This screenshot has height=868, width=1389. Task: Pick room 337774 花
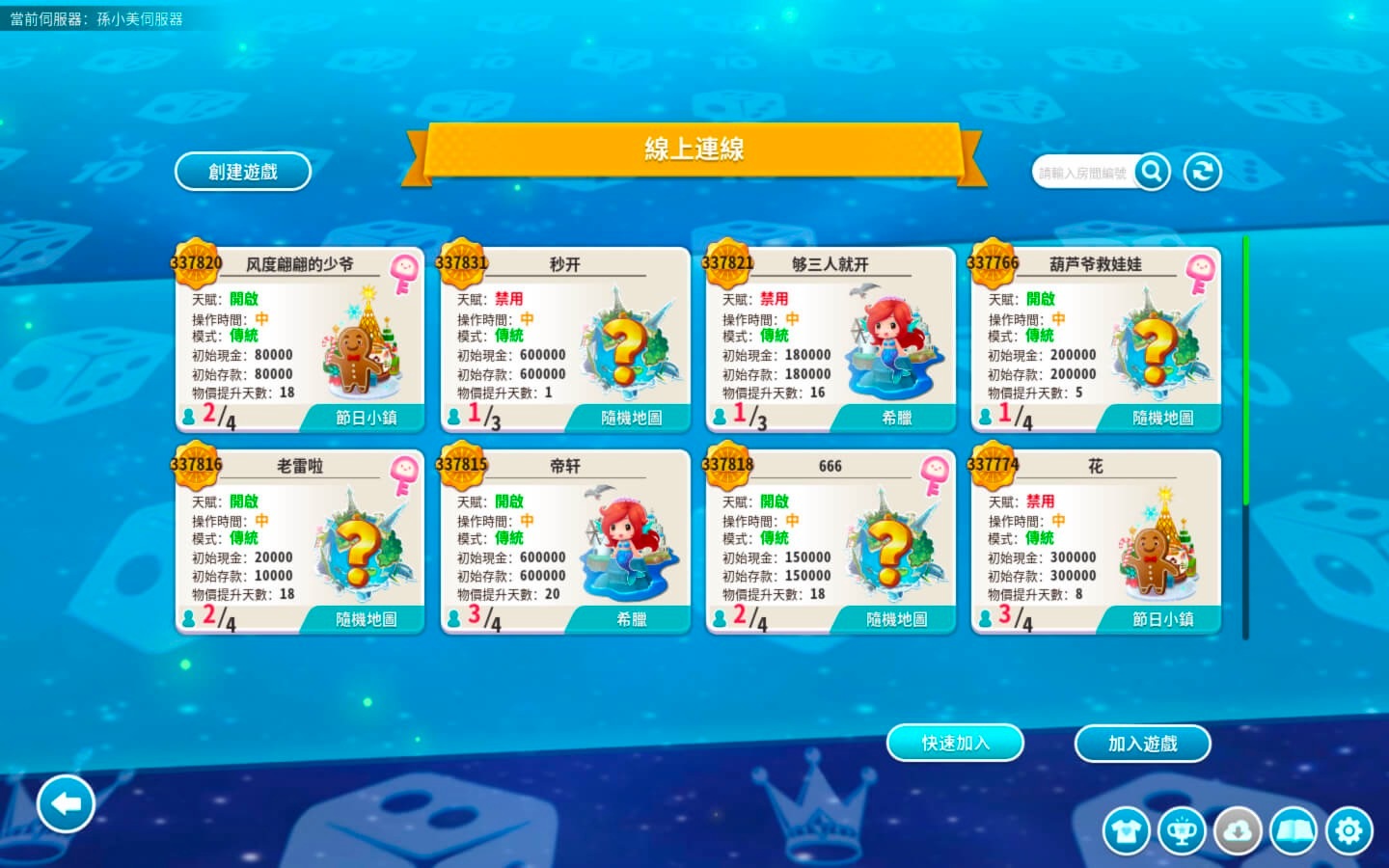click(x=1096, y=541)
